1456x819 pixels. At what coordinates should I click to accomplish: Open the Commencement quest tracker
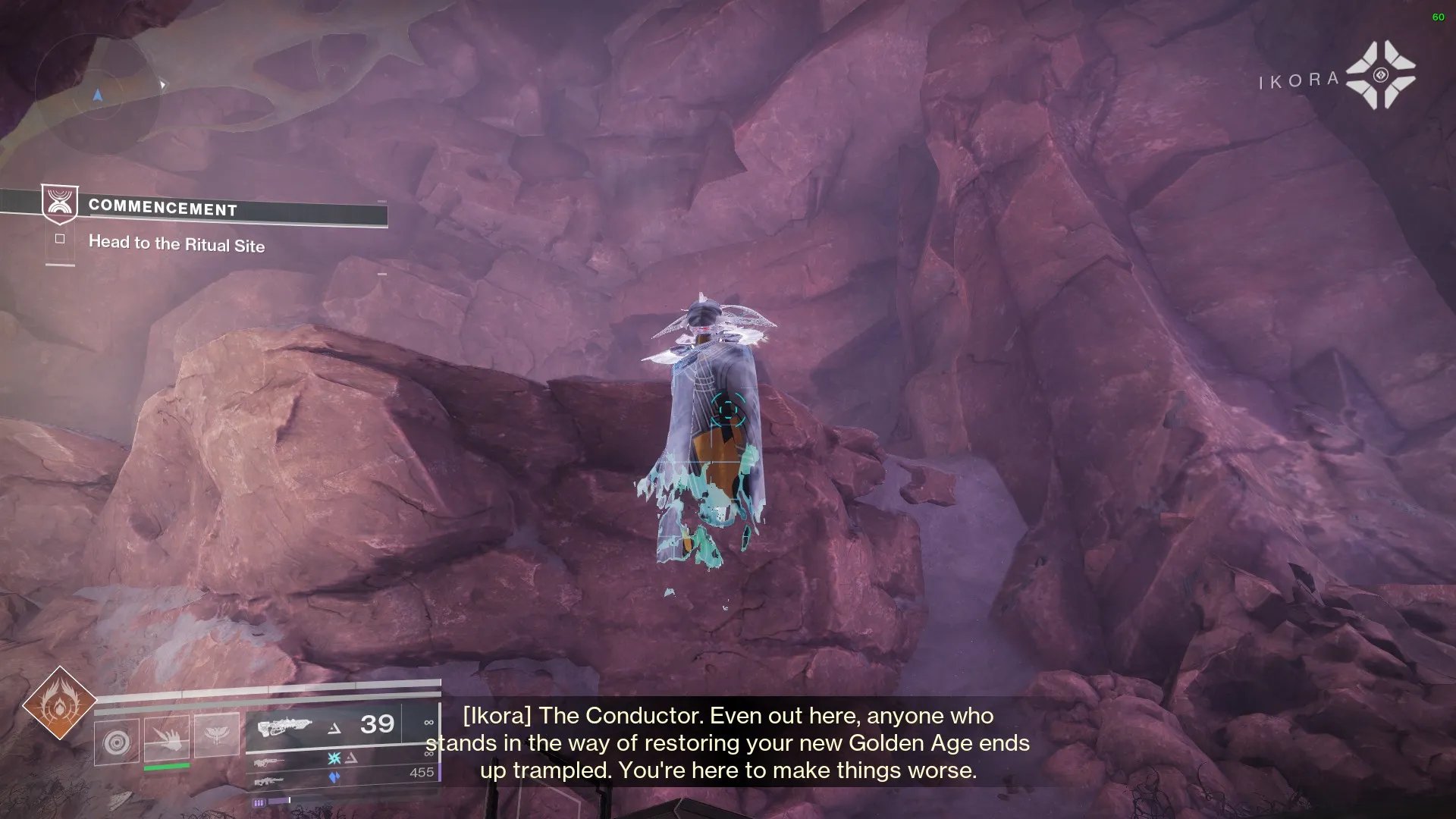click(163, 208)
